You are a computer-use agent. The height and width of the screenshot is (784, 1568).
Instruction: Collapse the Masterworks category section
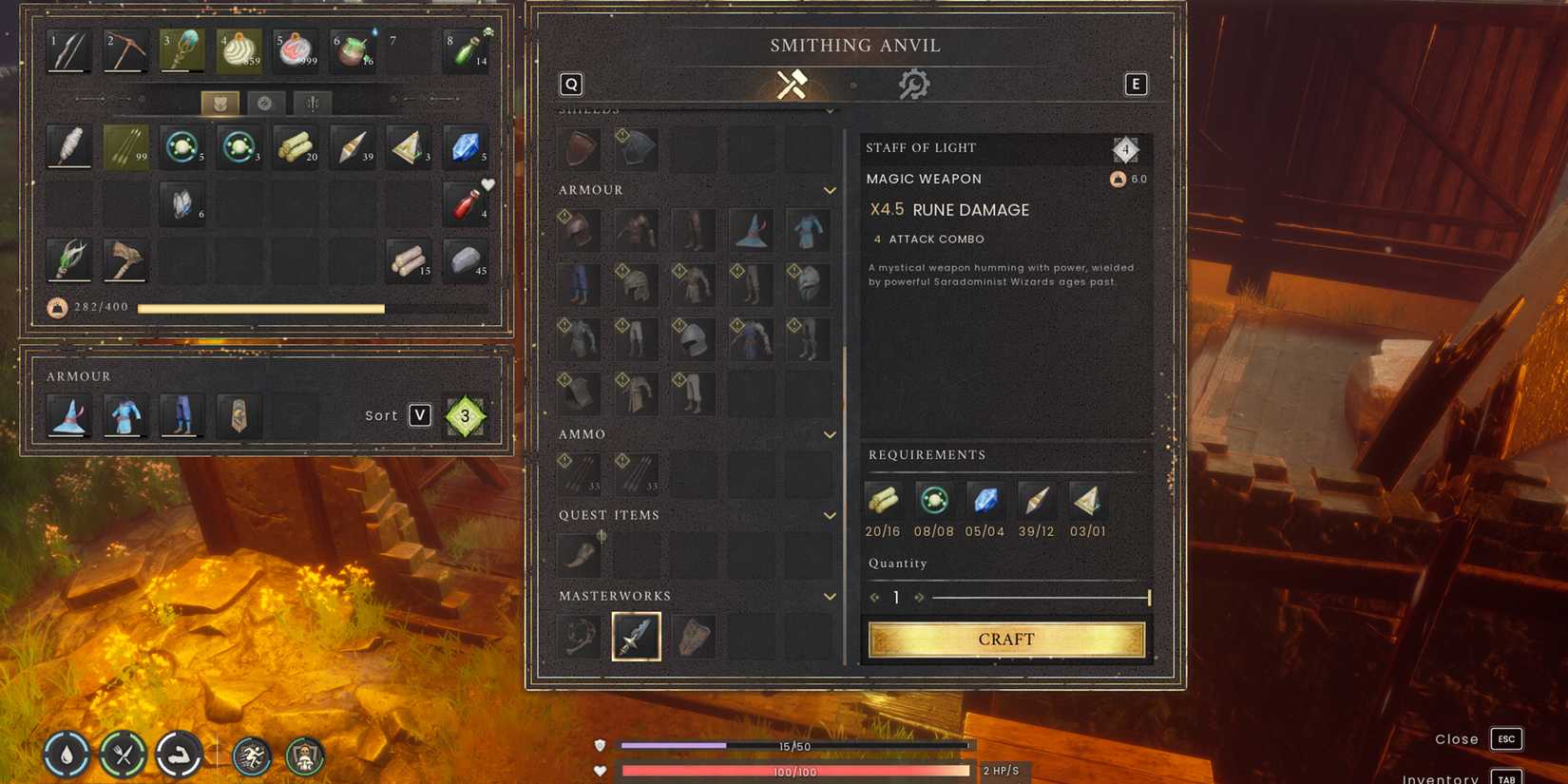point(831,596)
